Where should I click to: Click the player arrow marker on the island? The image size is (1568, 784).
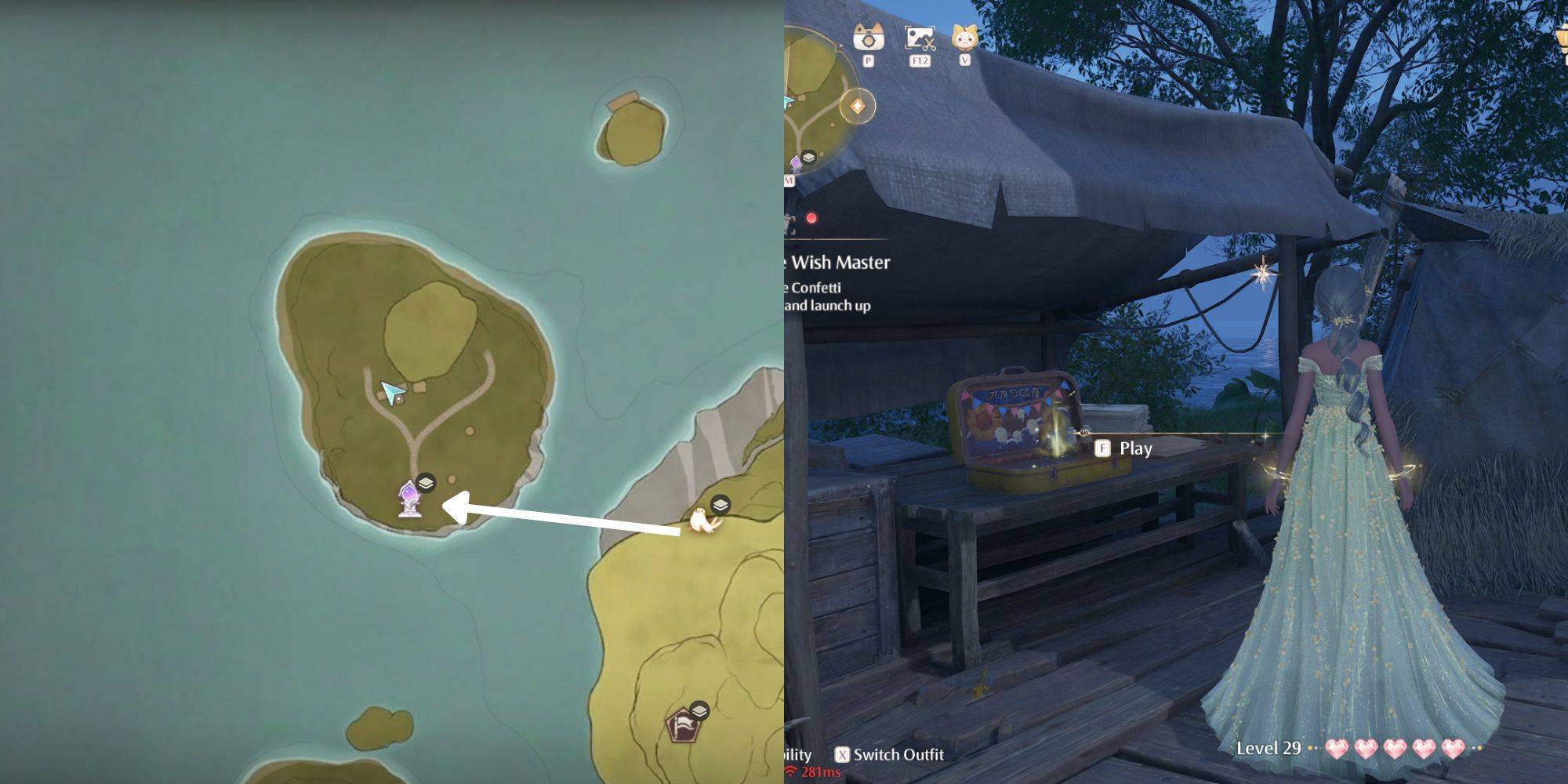click(x=392, y=390)
